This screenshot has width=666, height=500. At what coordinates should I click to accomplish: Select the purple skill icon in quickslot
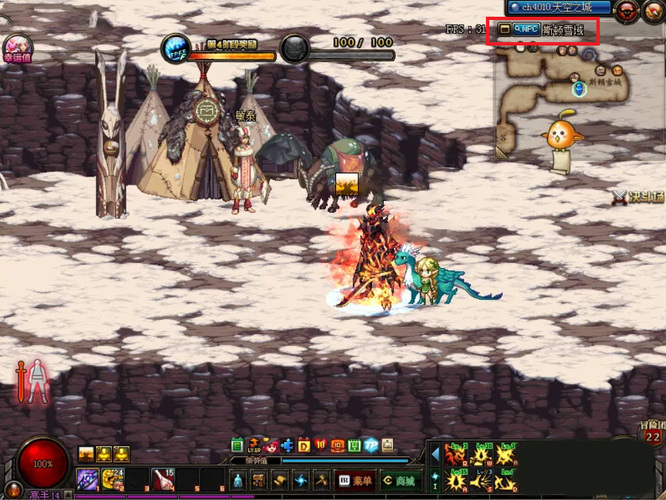pos(88,480)
